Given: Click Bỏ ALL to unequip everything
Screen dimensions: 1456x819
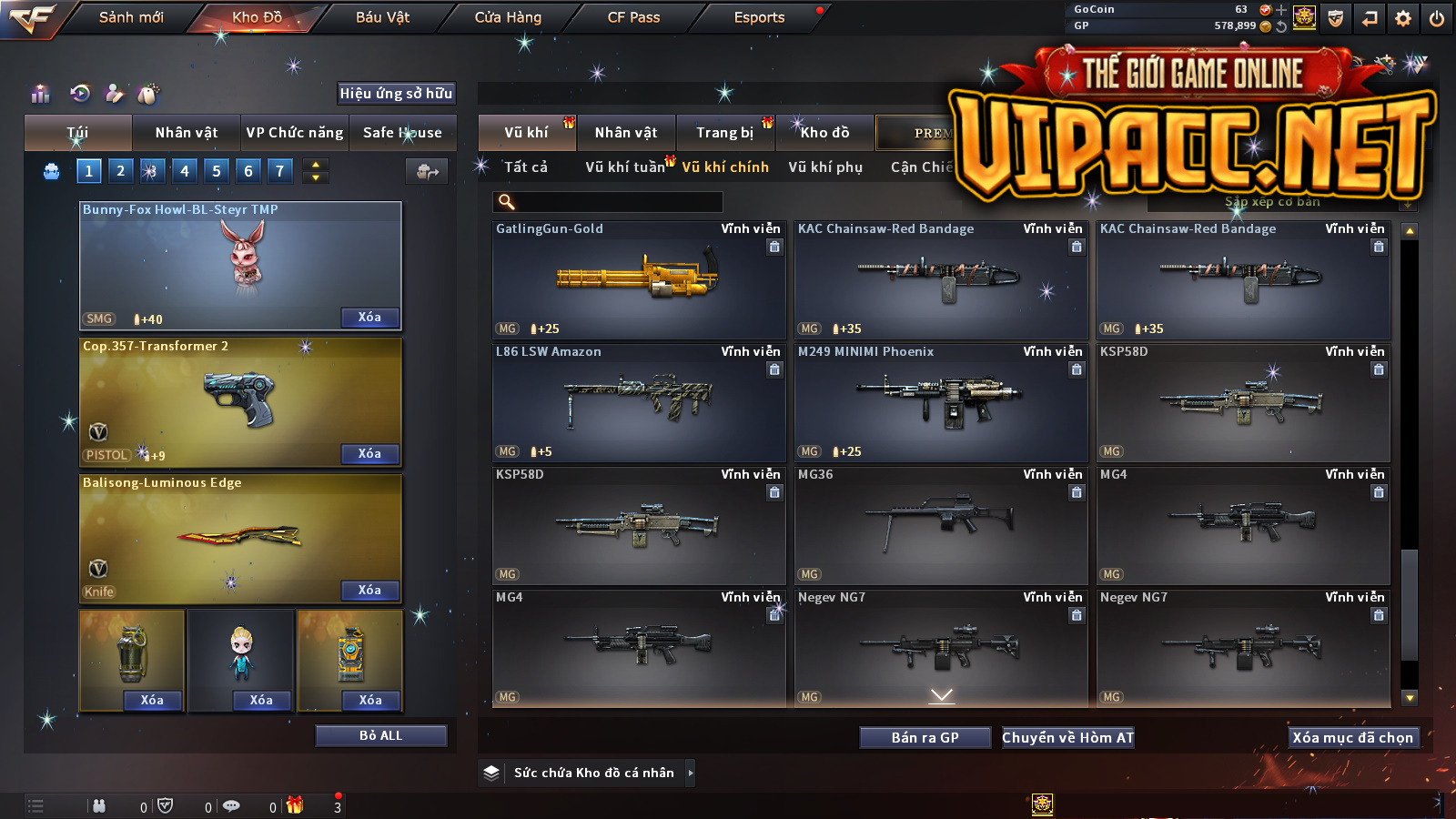Looking at the screenshot, I should pos(380,735).
